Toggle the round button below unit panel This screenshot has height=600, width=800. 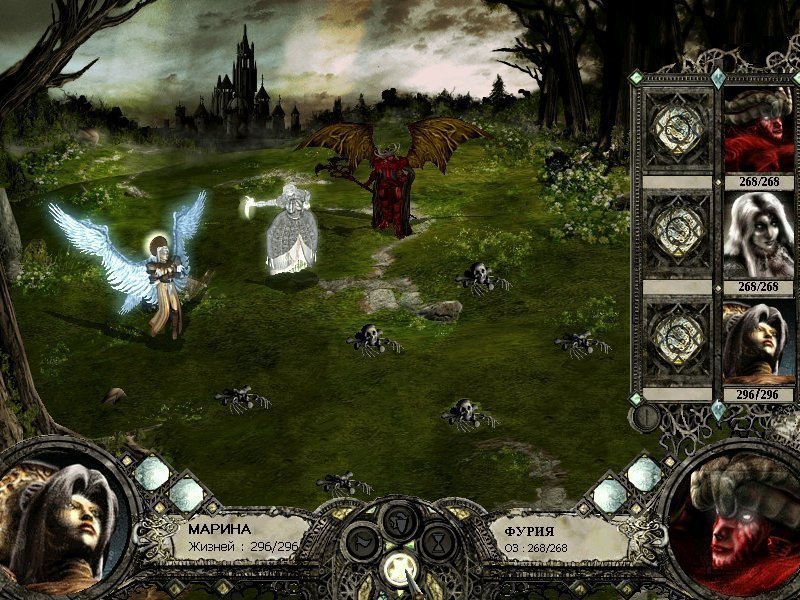pyautogui.click(x=646, y=416)
